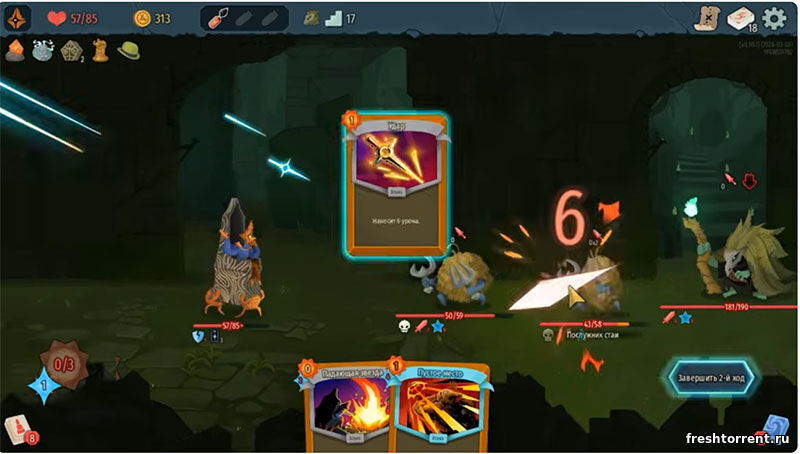800x454 pixels.
Task: Open the settings gear menu
Action: point(774,18)
